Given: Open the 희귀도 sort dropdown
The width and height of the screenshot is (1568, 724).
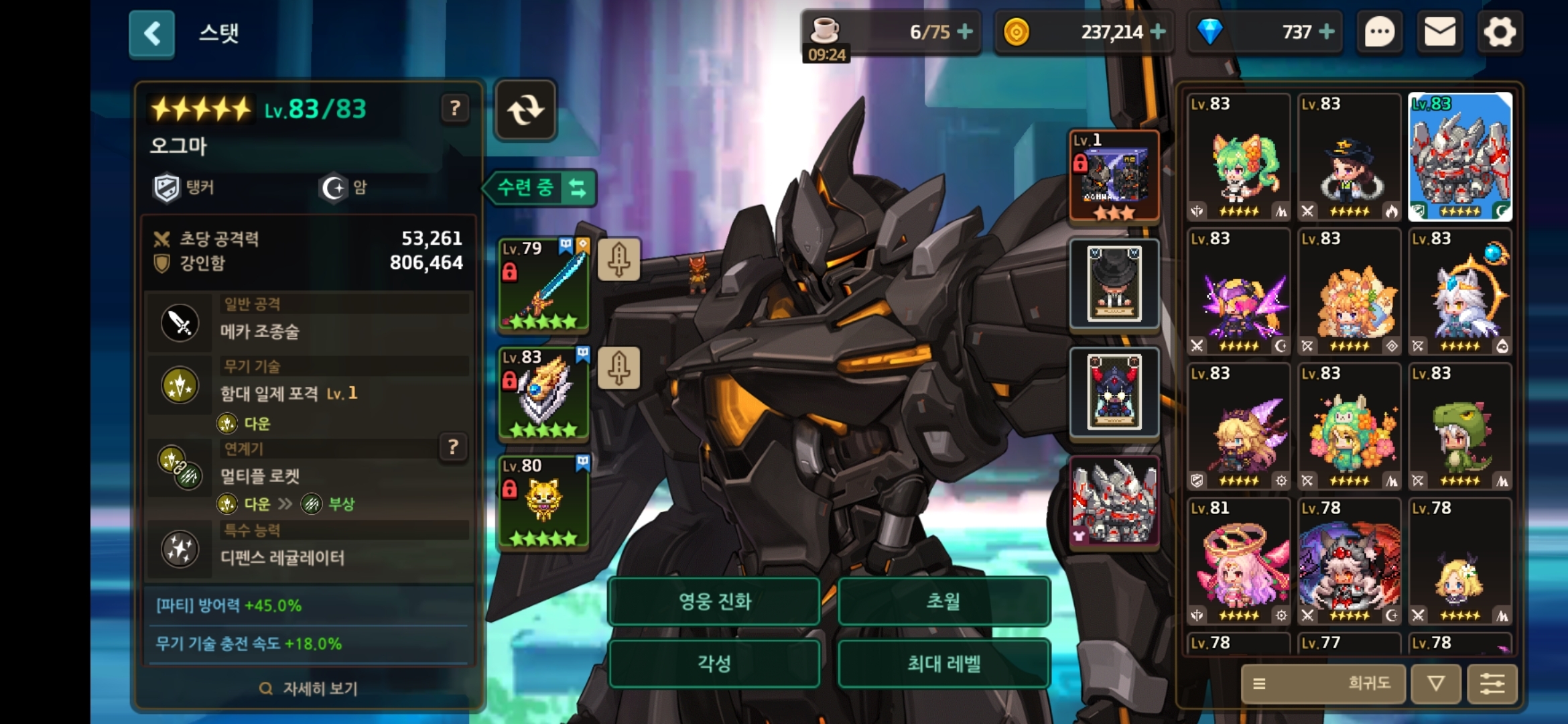Looking at the screenshot, I should click(x=1323, y=684).
